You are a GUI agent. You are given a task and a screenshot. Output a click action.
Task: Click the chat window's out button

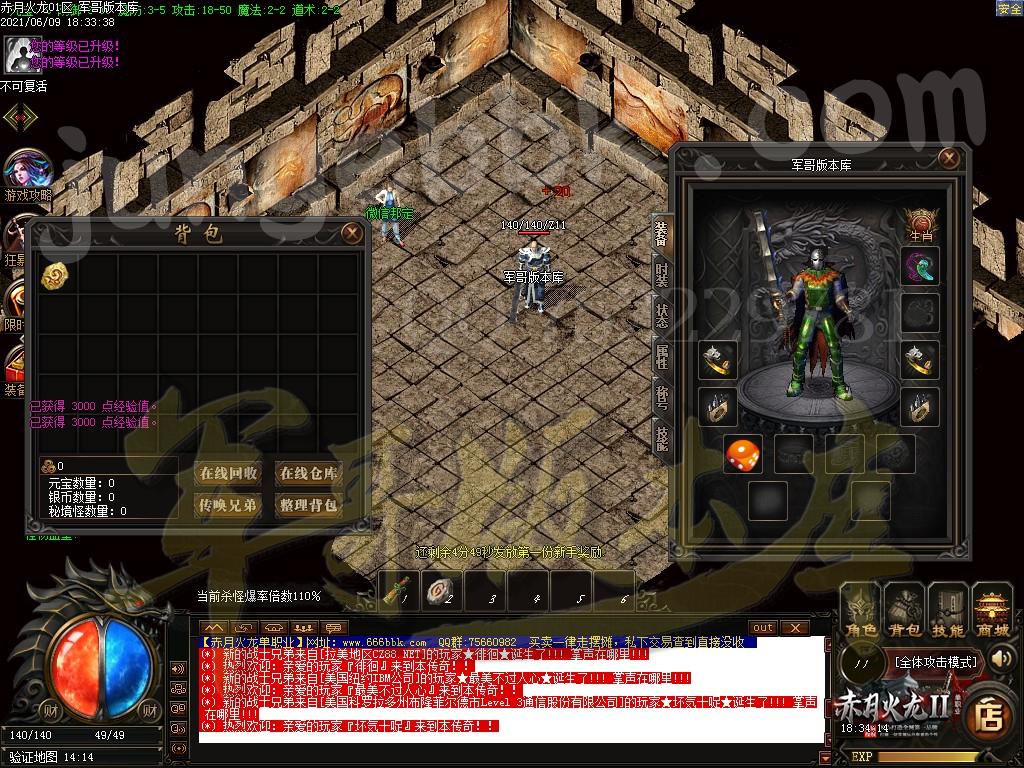[x=763, y=627]
